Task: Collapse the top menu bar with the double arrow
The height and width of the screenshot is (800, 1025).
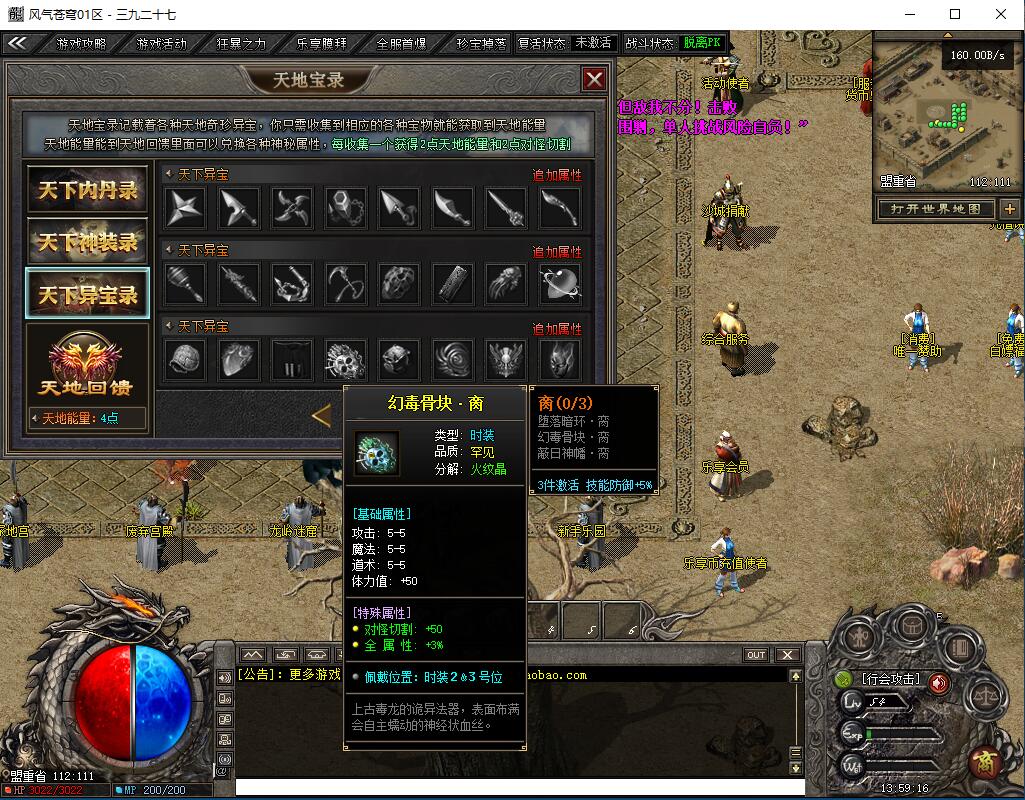Action: (17, 43)
